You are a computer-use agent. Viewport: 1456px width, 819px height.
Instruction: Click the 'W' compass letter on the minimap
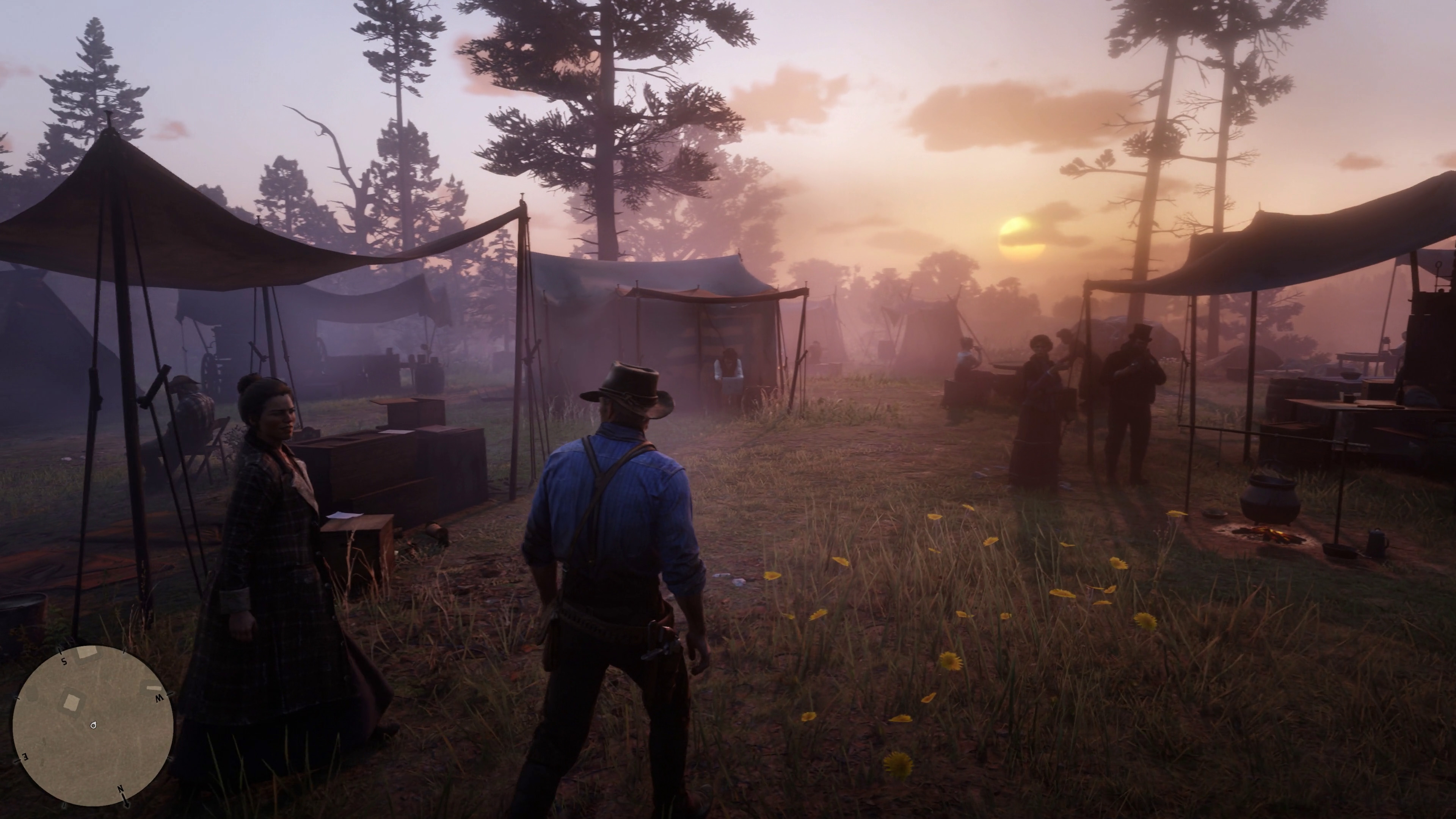[159, 698]
